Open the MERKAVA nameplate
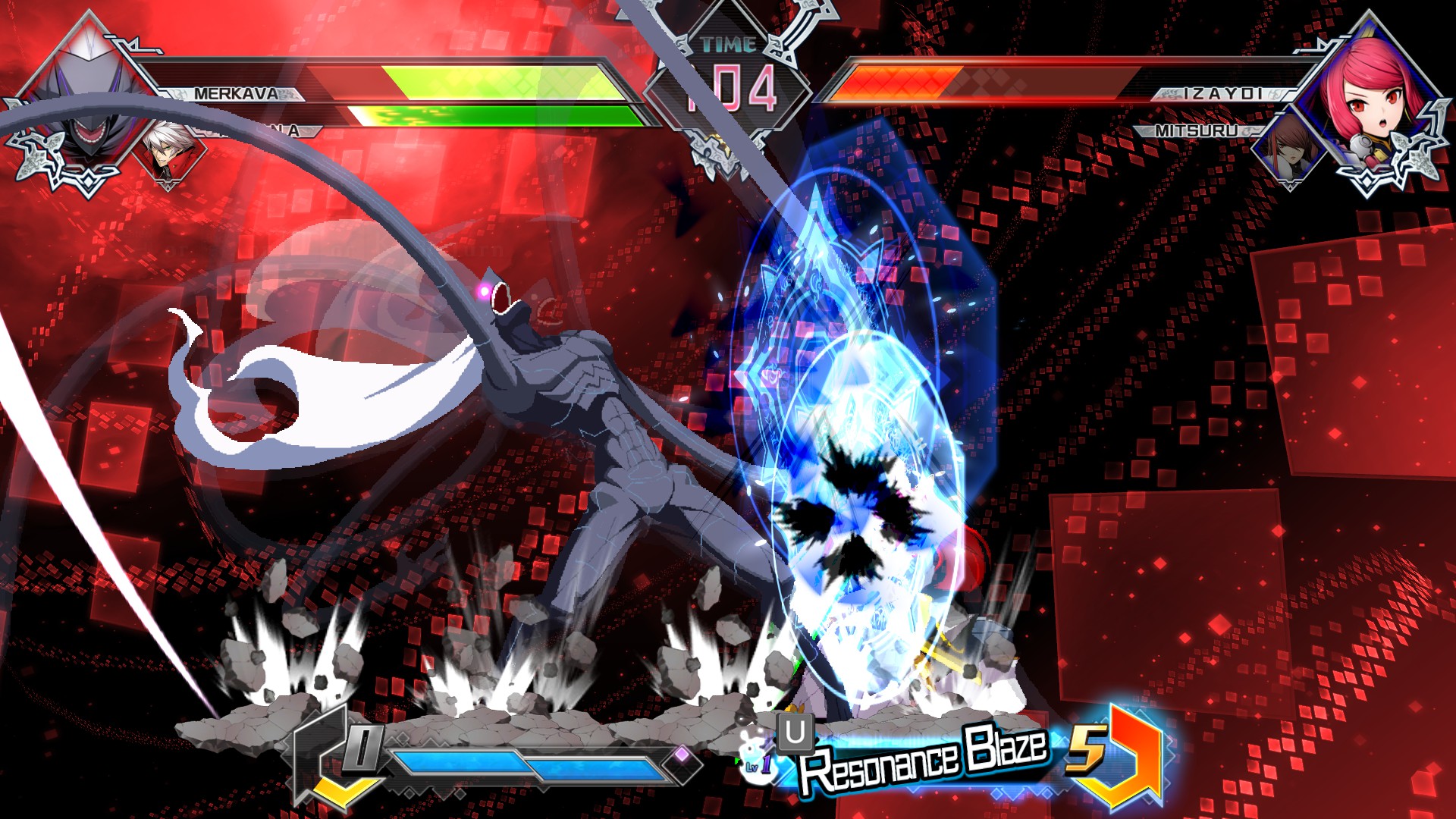 pyautogui.click(x=236, y=94)
